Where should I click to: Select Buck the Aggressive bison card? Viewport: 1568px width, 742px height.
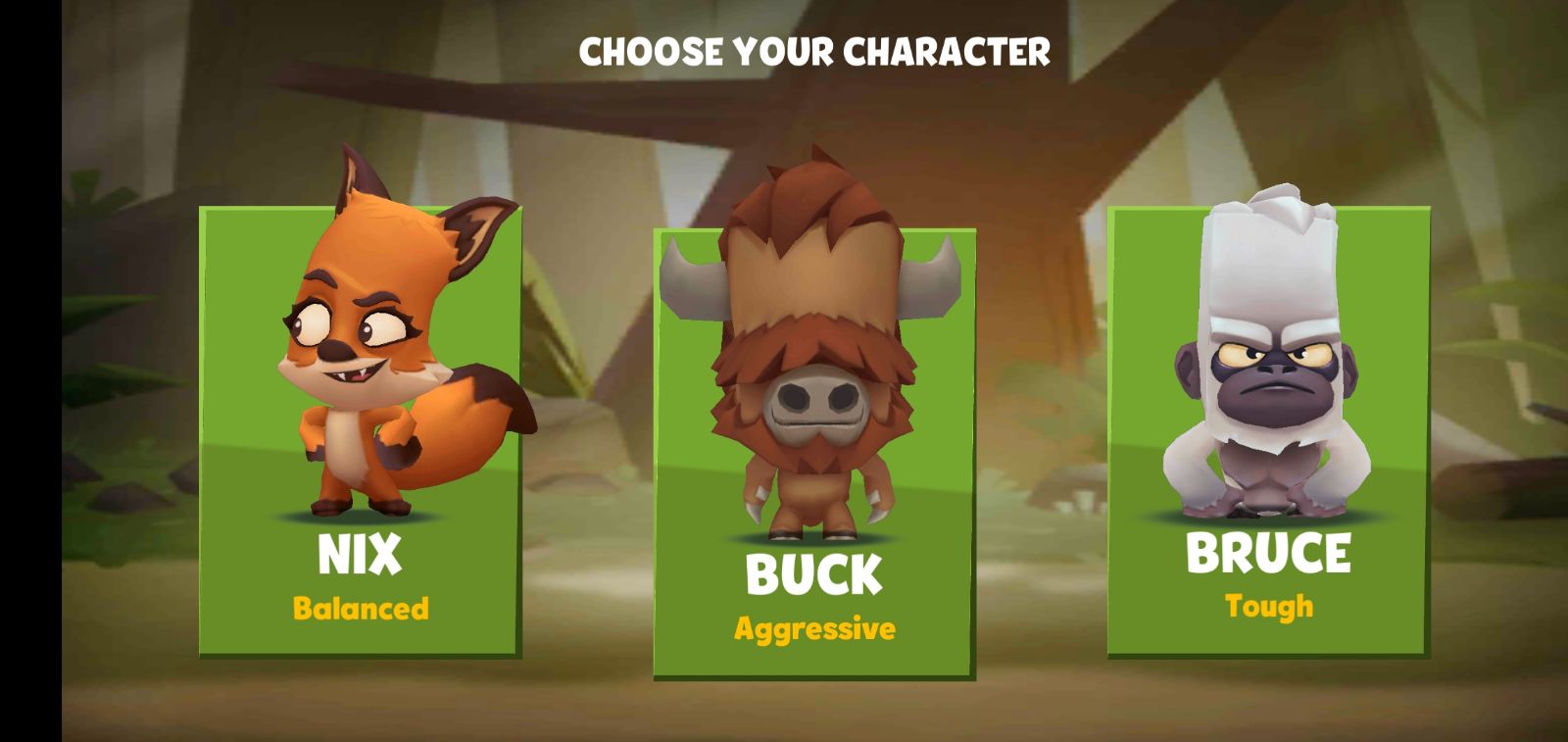click(x=814, y=451)
